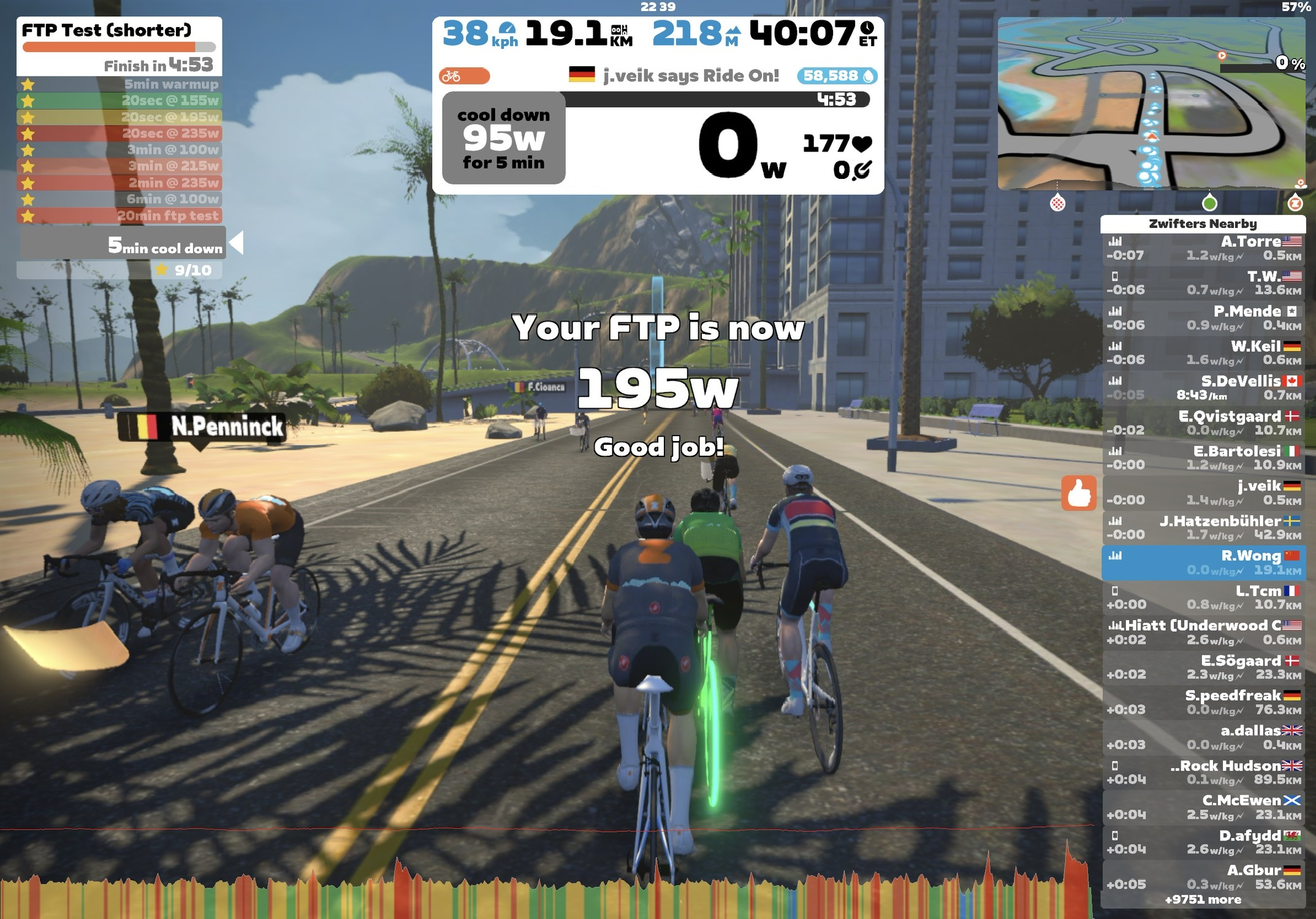This screenshot has width=1316, height=919.
Task: Select E.Bartolesi in Zwifters Nearby
Action: pyautogui.click(x=1203, y=458)
